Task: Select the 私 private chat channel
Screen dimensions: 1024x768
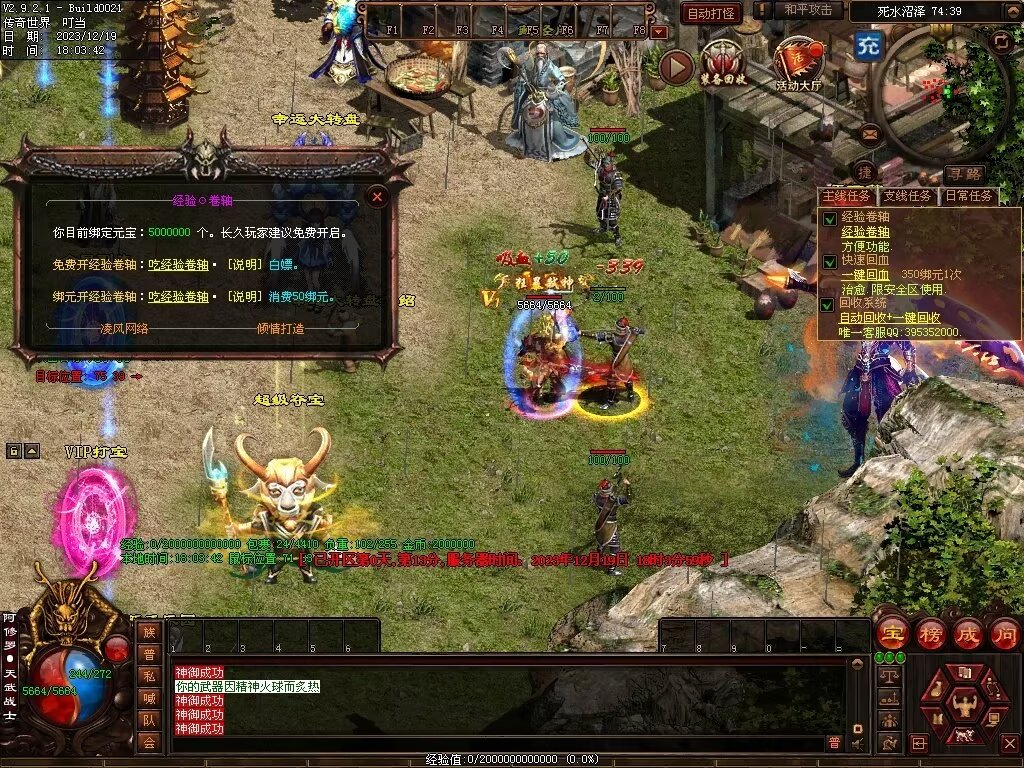Action: click(148, 675)
